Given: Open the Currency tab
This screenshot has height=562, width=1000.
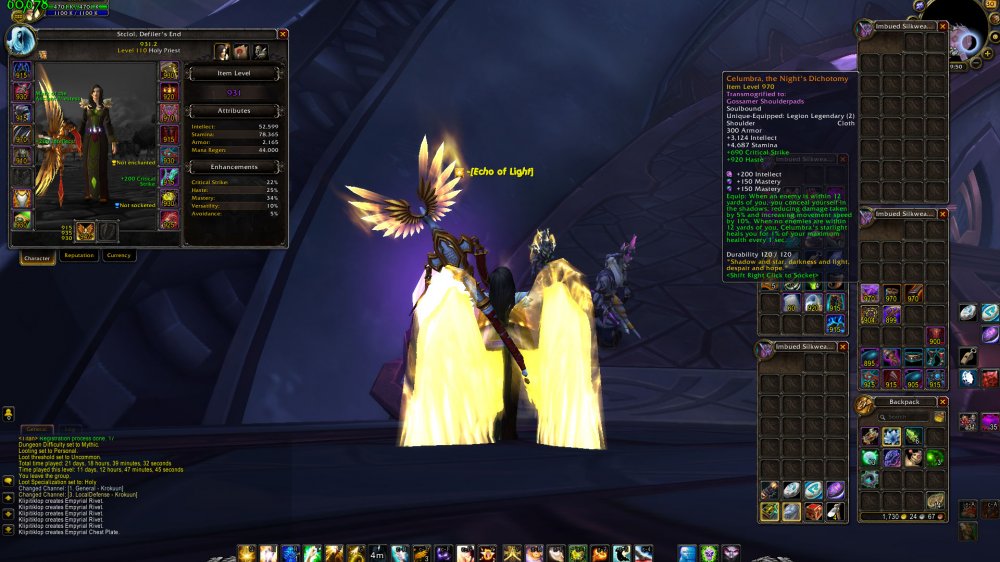Looking at the screenshot, I should pyautogui.click(x=119, y=256).
